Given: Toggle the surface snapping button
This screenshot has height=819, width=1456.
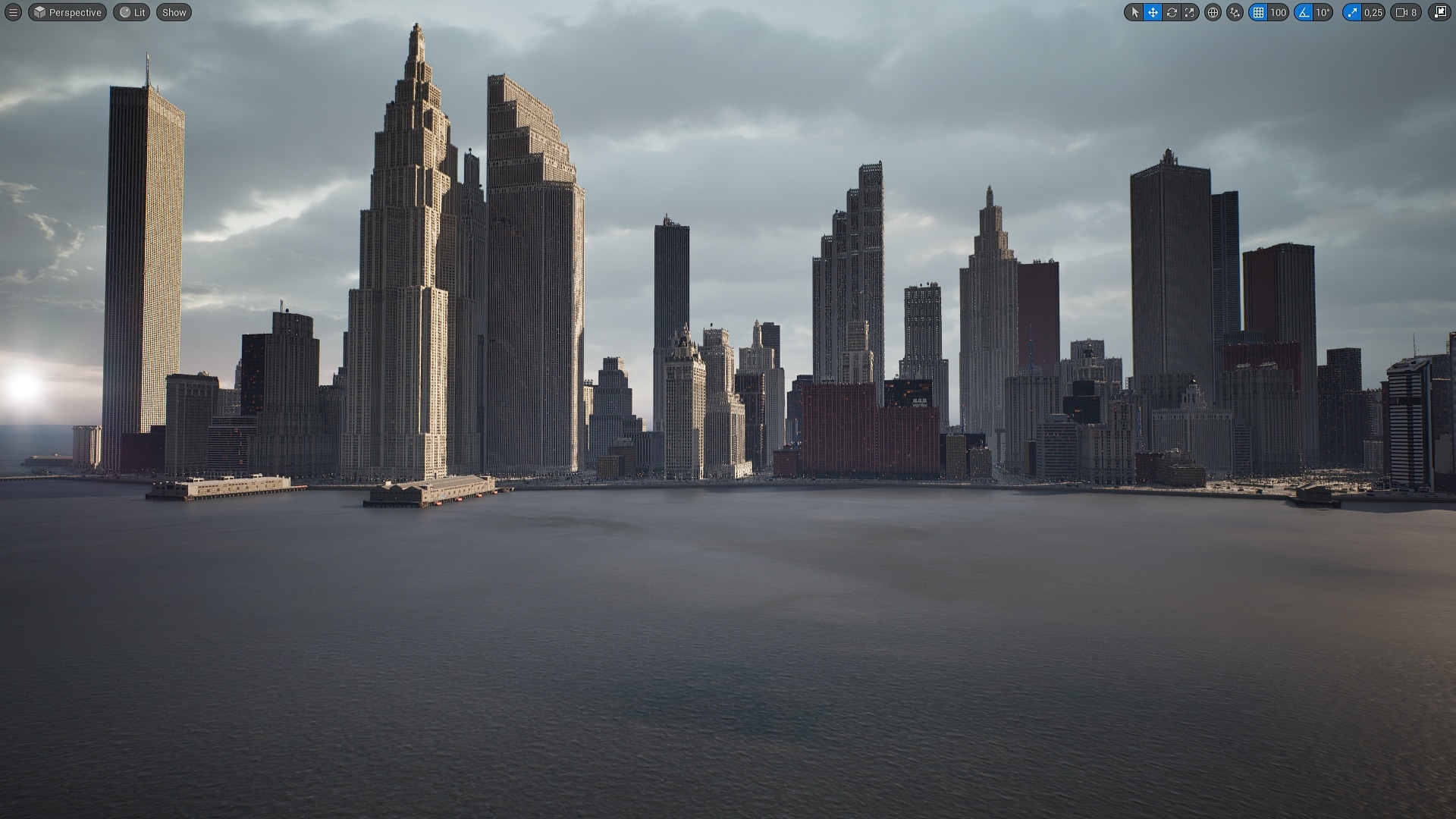Looking at the screenshot, I should [x=1235, y=12].
